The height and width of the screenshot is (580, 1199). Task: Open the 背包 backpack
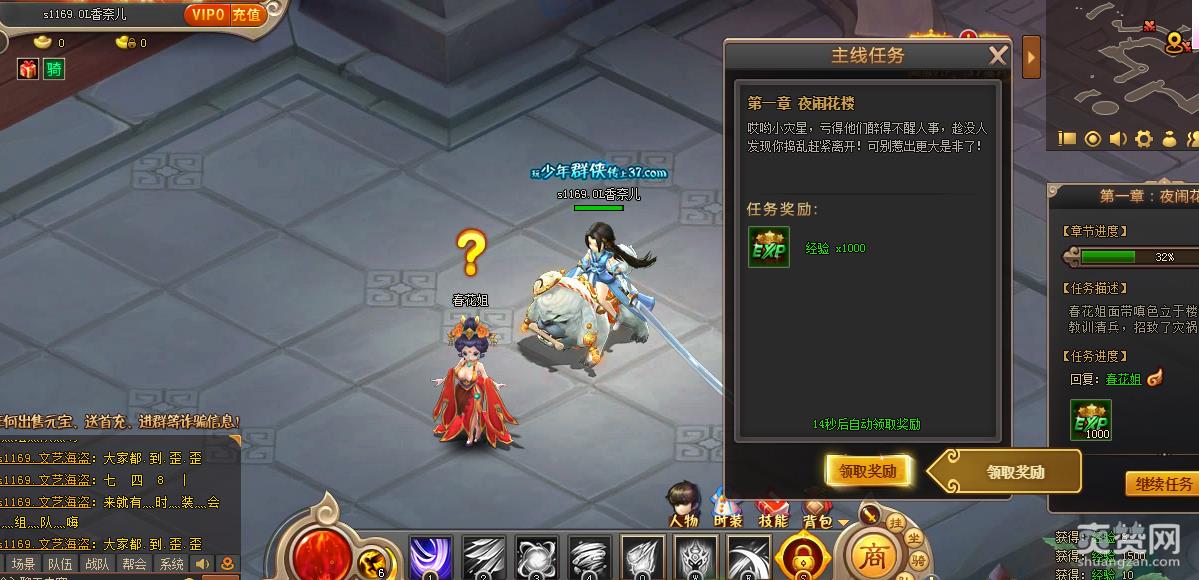click(x=817, y=505)
